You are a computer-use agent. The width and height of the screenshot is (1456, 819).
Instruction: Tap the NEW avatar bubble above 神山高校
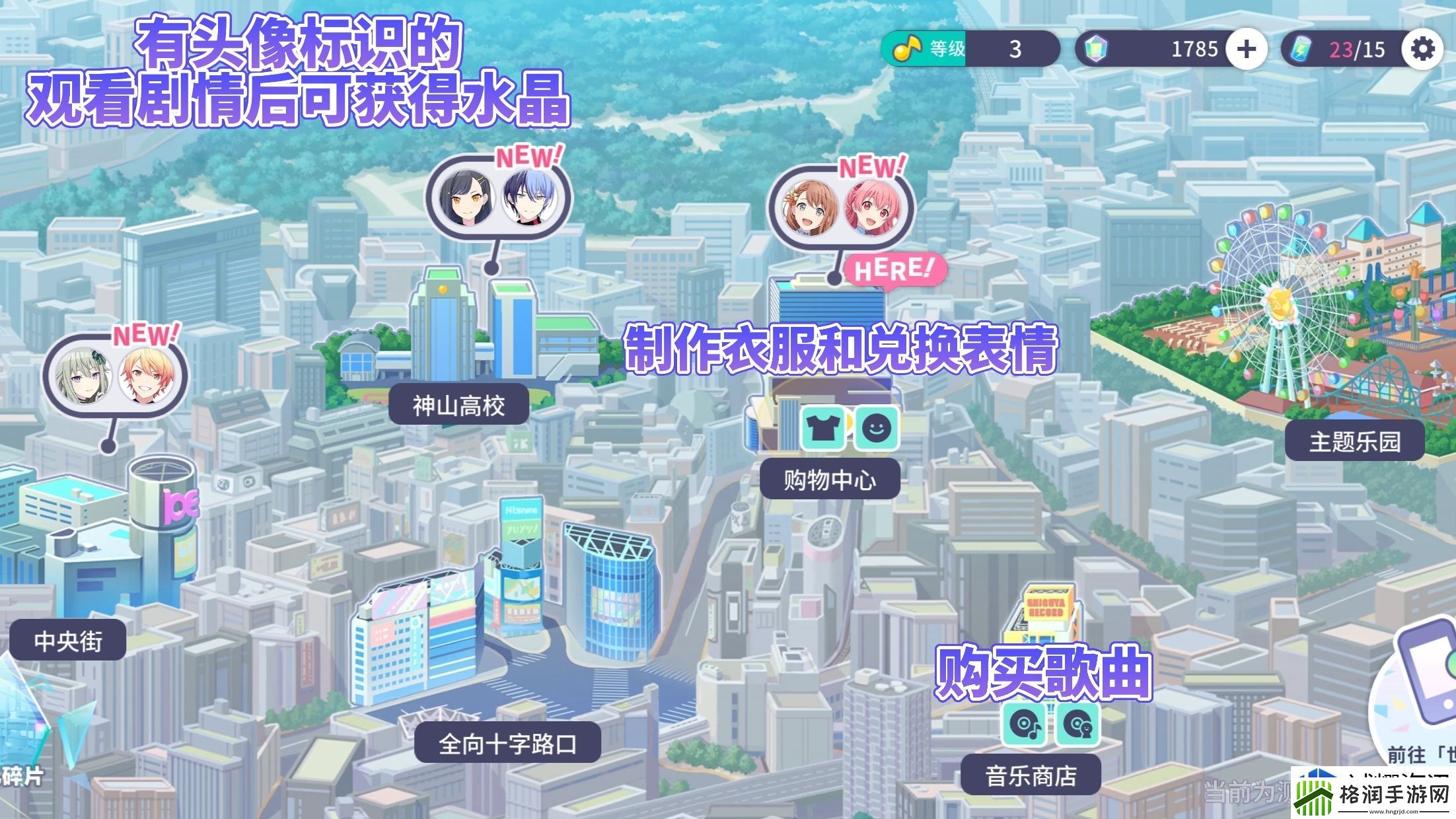[x=499, y=195]
